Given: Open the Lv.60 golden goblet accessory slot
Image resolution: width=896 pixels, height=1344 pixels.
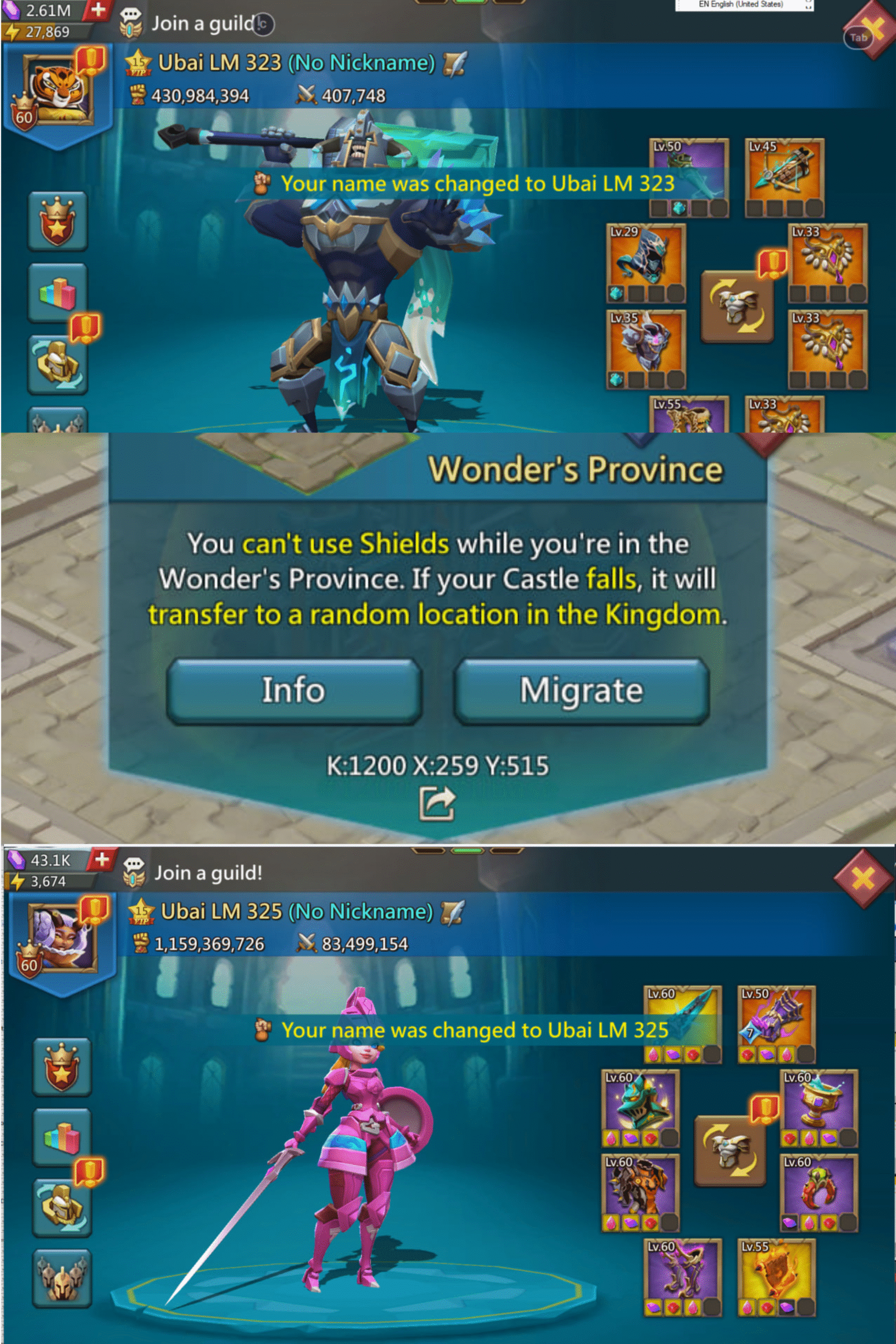Looking at the screenshot, I should point(818,1108).
